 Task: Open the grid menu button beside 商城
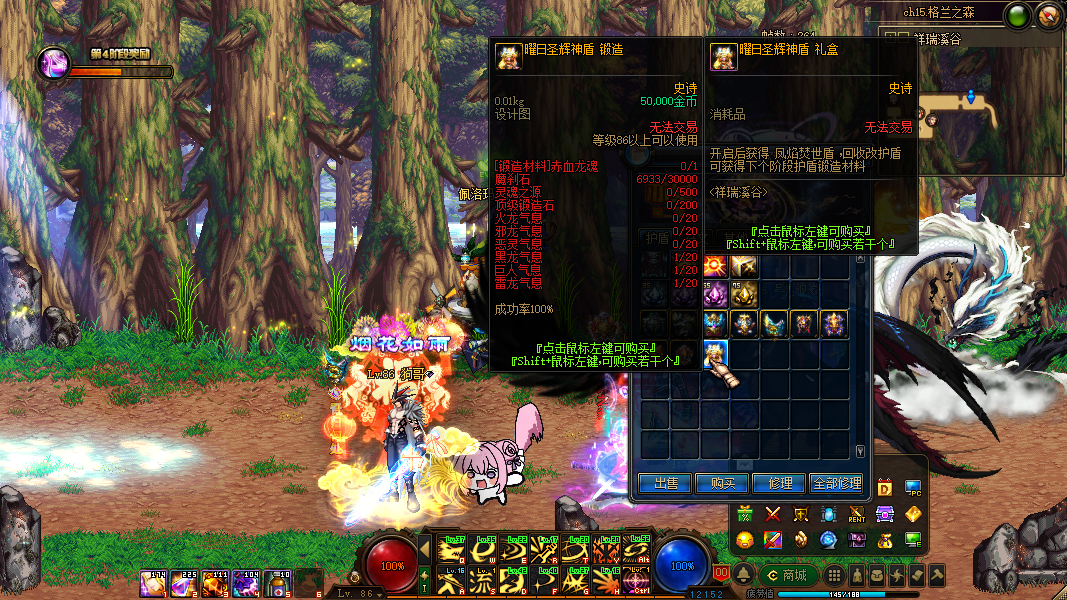834,576
